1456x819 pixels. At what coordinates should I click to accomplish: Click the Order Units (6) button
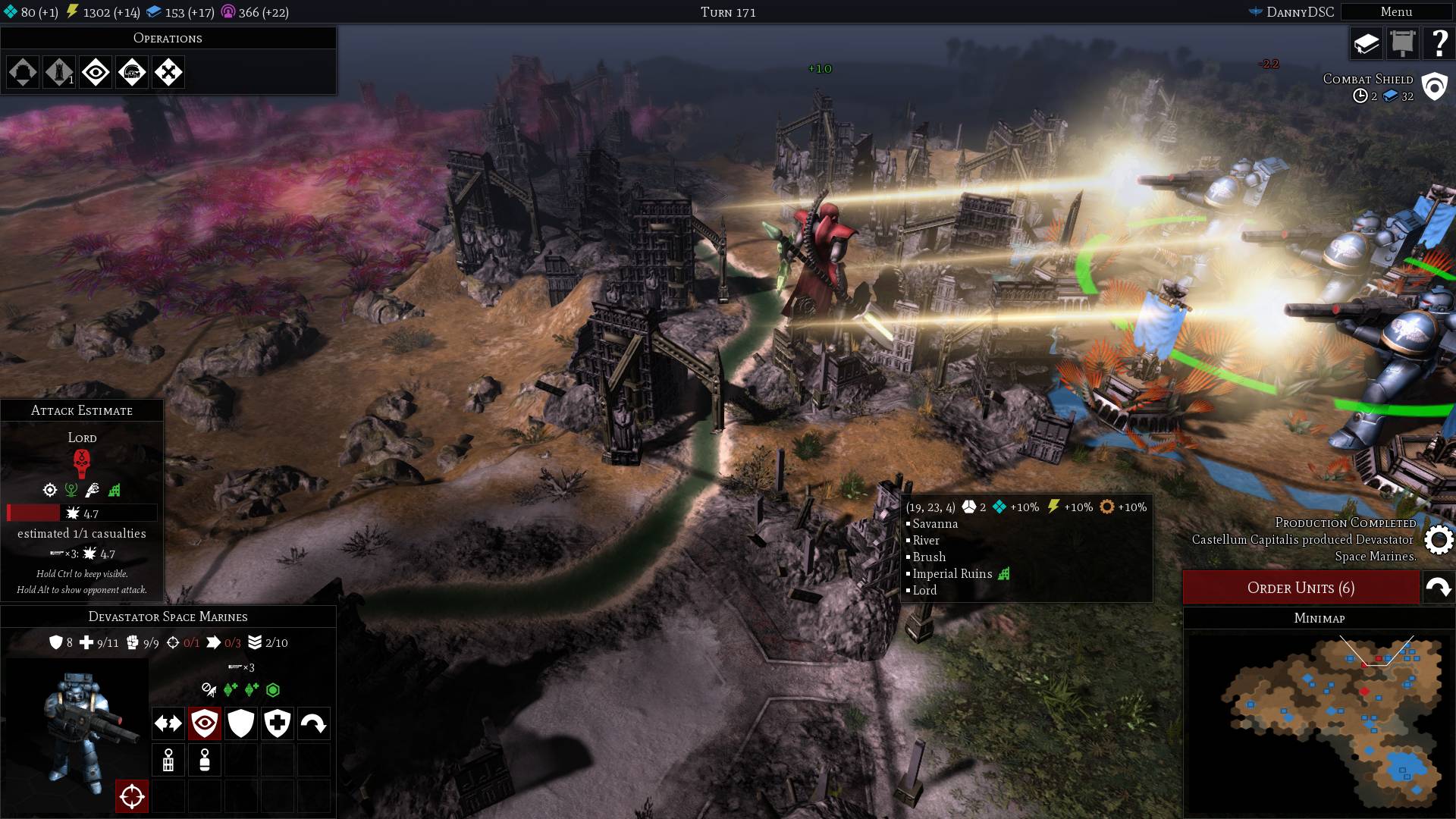(x=1301, y=588)
